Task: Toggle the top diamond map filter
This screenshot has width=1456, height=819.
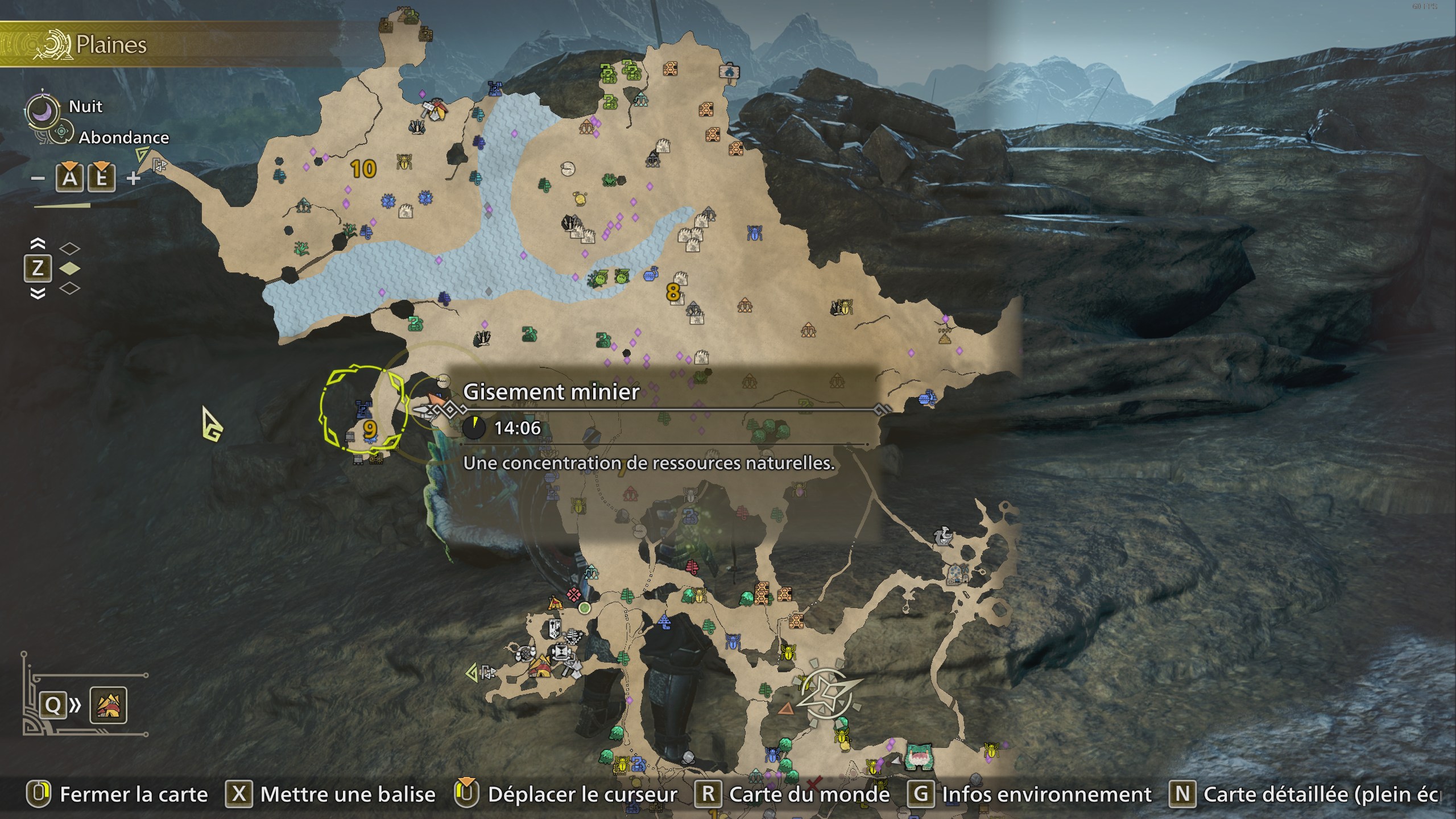Action: [x=69, y=247]
